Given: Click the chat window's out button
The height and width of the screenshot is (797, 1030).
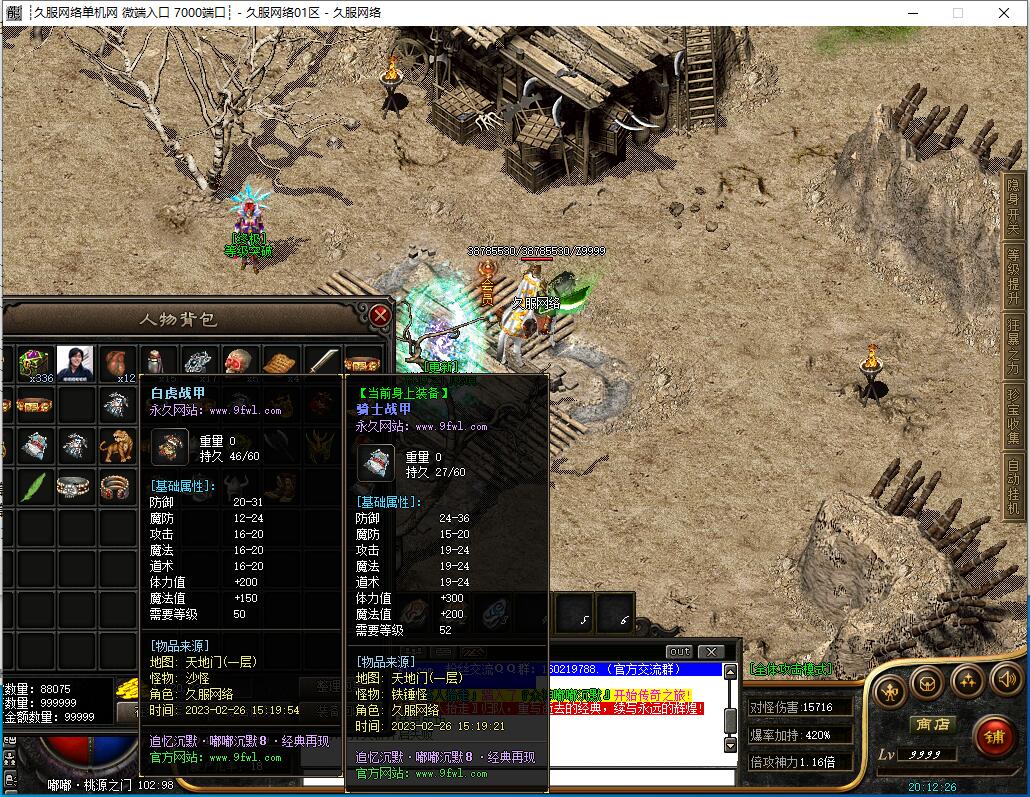Looking at the screenshot, I should pyautogui.click(x=679, y=652).
